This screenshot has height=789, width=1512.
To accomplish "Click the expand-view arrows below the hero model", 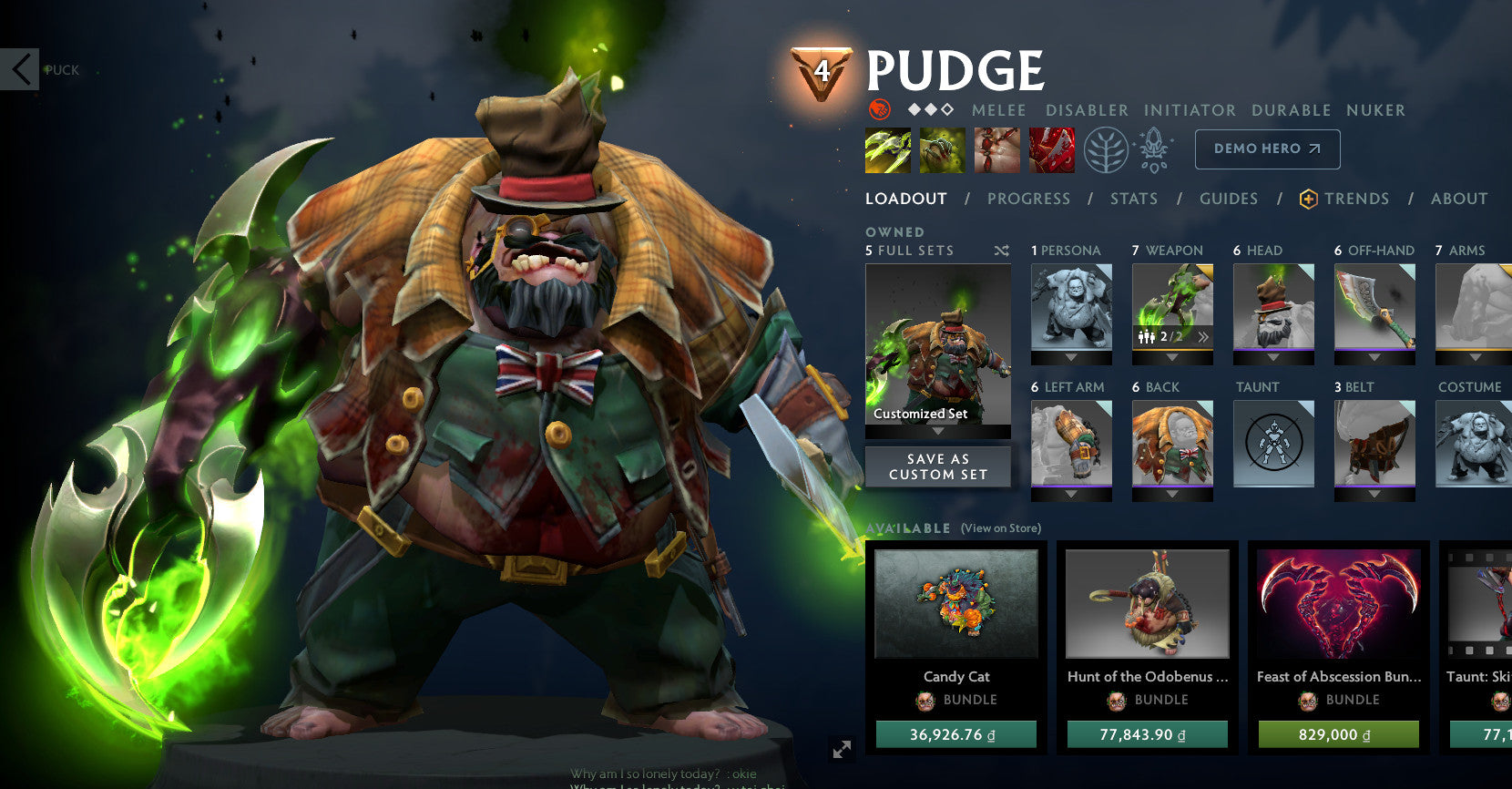I will point(841,750).
